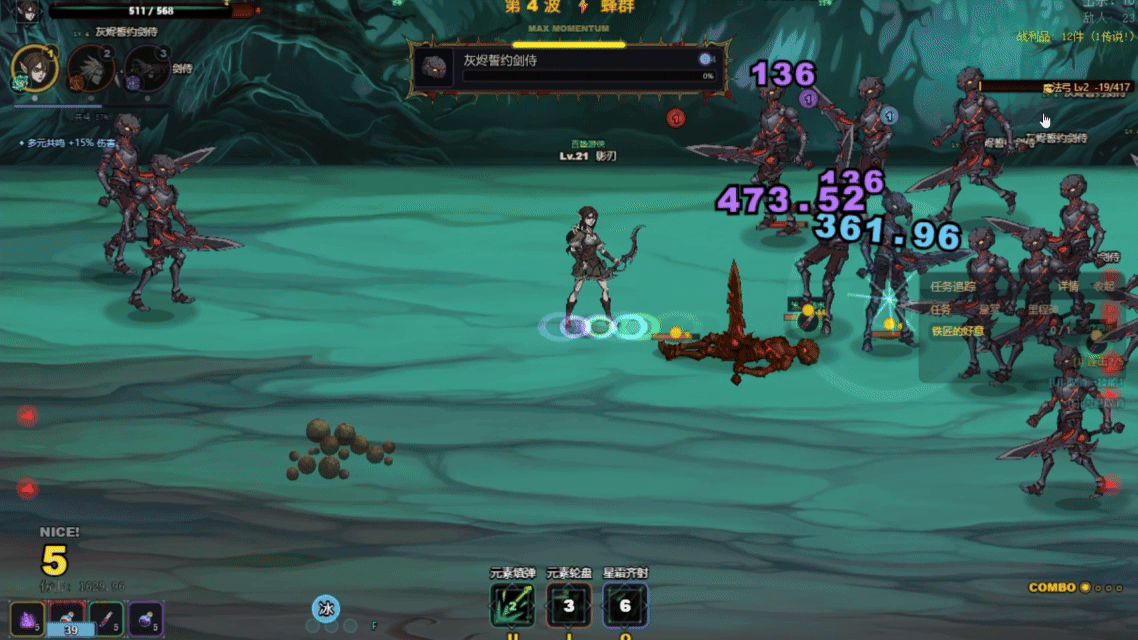The height and width of the screenshot is (640, 1138).
Task: Open the 详情 quest details
Action: click(1069, 286)
